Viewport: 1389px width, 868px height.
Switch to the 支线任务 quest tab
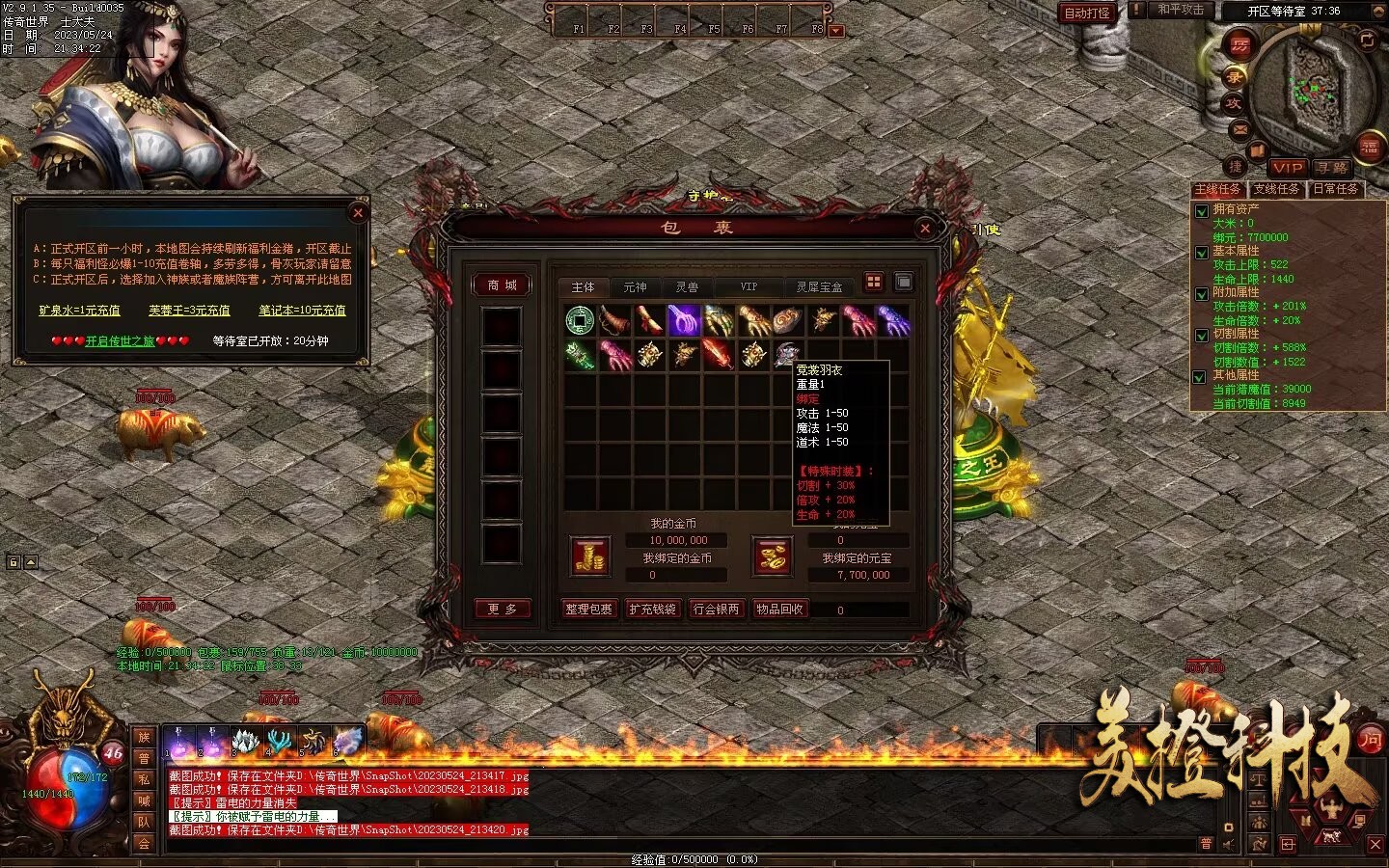click(x=1276, y=189)
